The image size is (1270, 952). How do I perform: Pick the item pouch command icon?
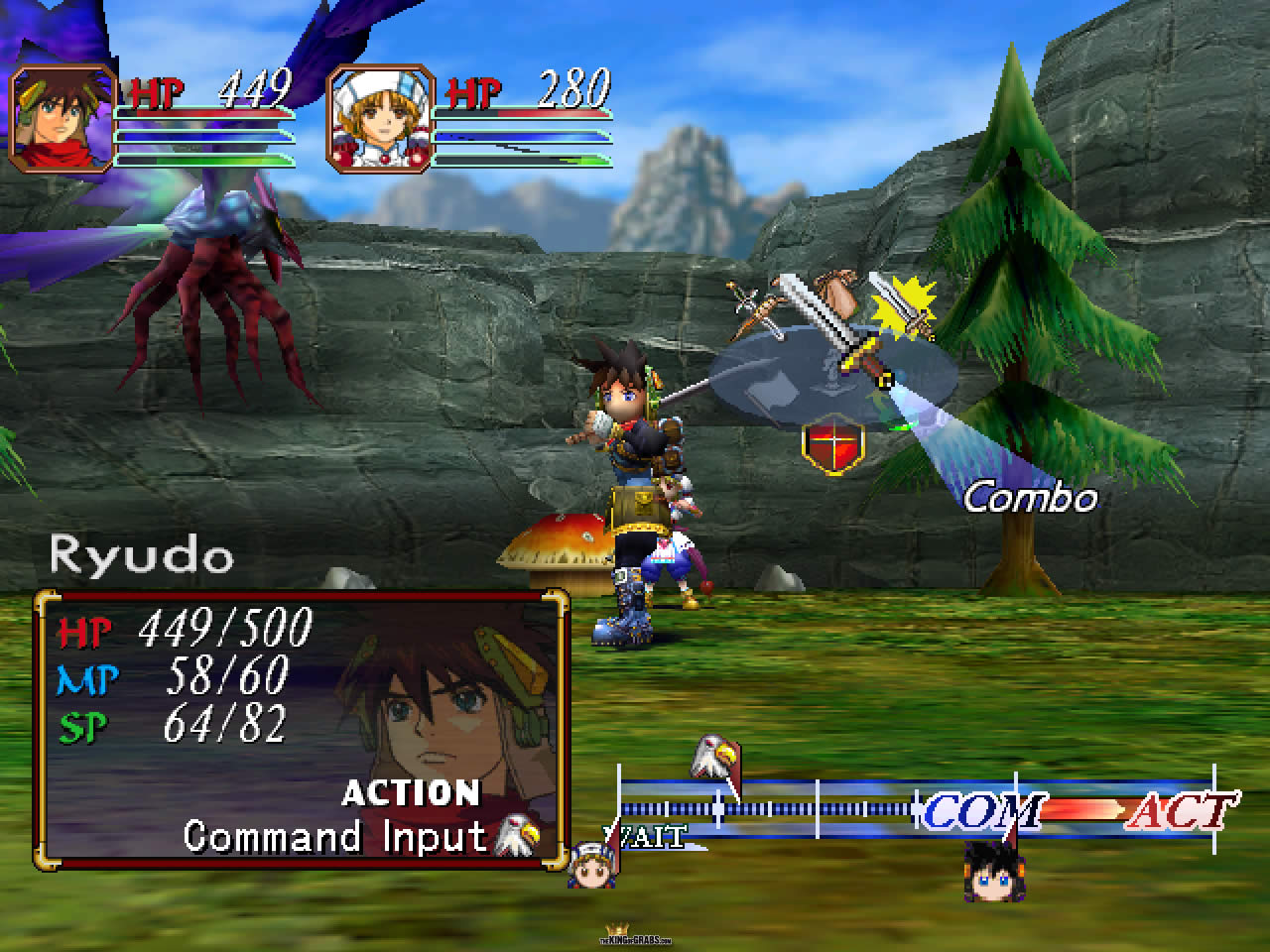839,292
